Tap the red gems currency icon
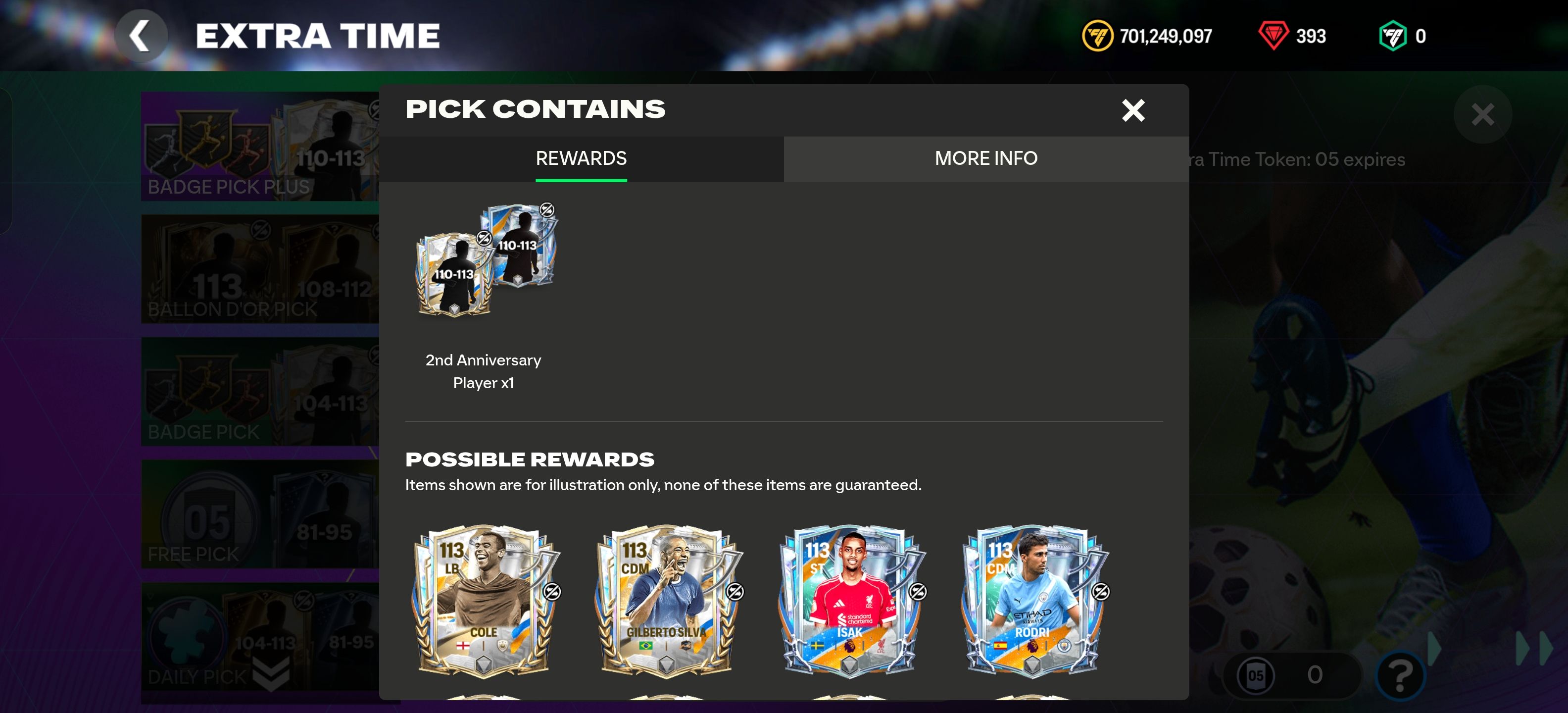This screenshot has width=1568, height=713. pos(1273,36)
